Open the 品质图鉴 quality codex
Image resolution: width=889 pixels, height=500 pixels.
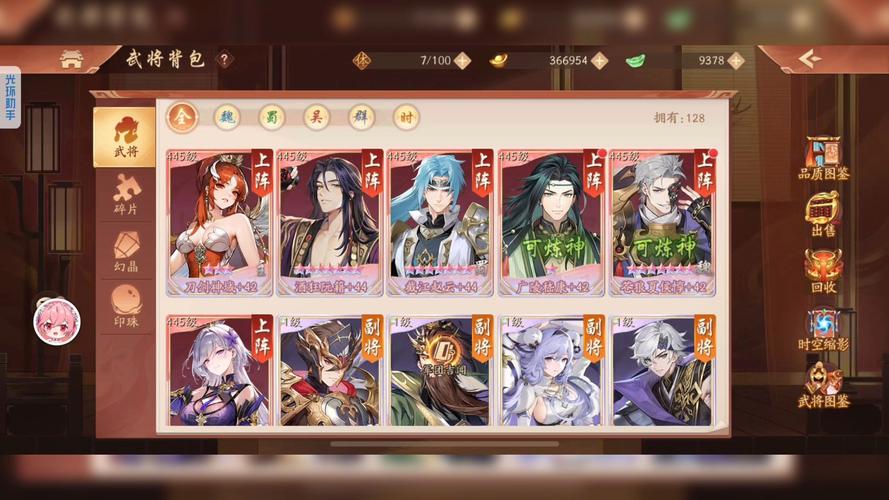tap(823, 157)
